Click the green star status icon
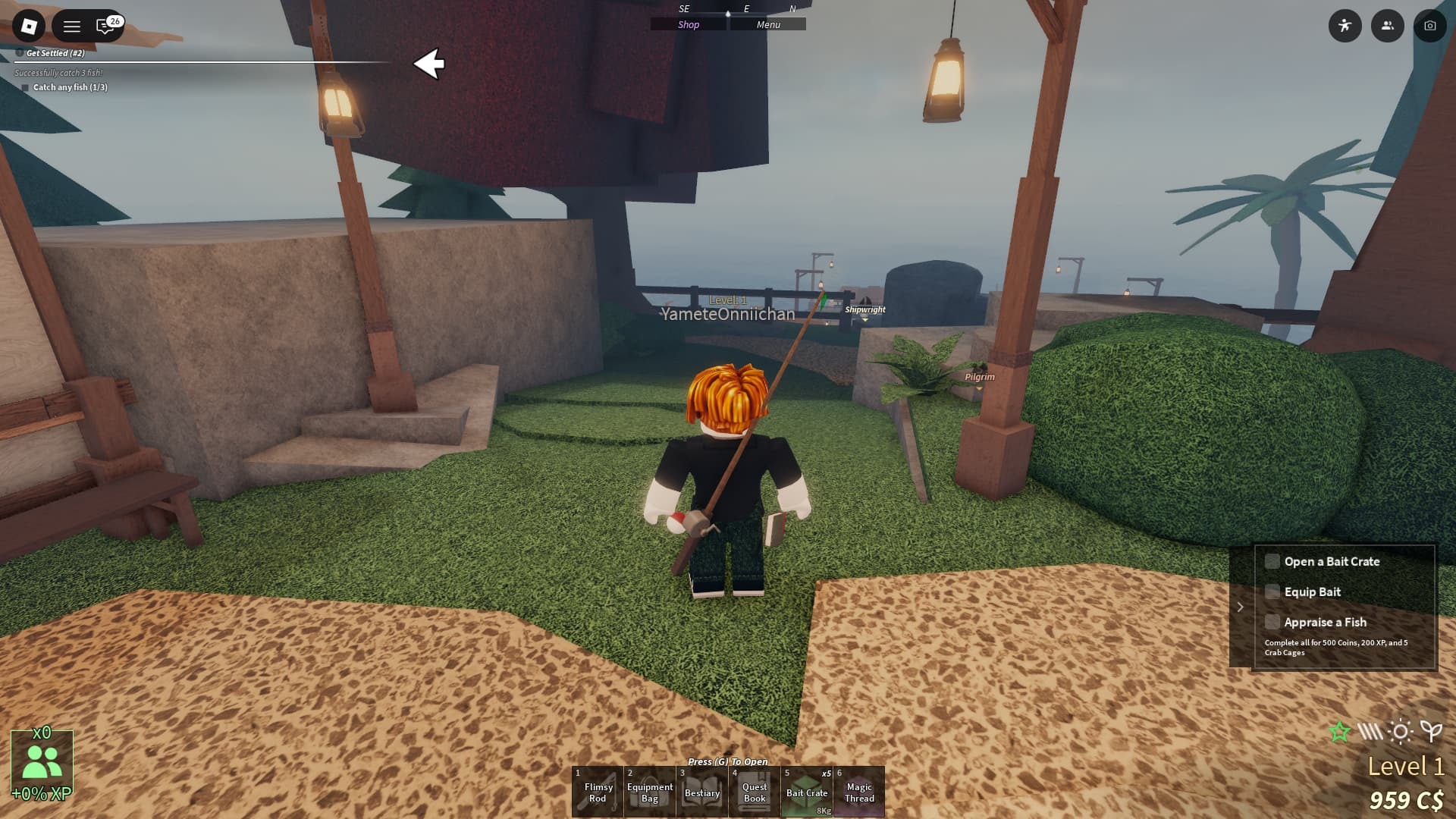This screenshot has height=819, width=1456. 1340,732
